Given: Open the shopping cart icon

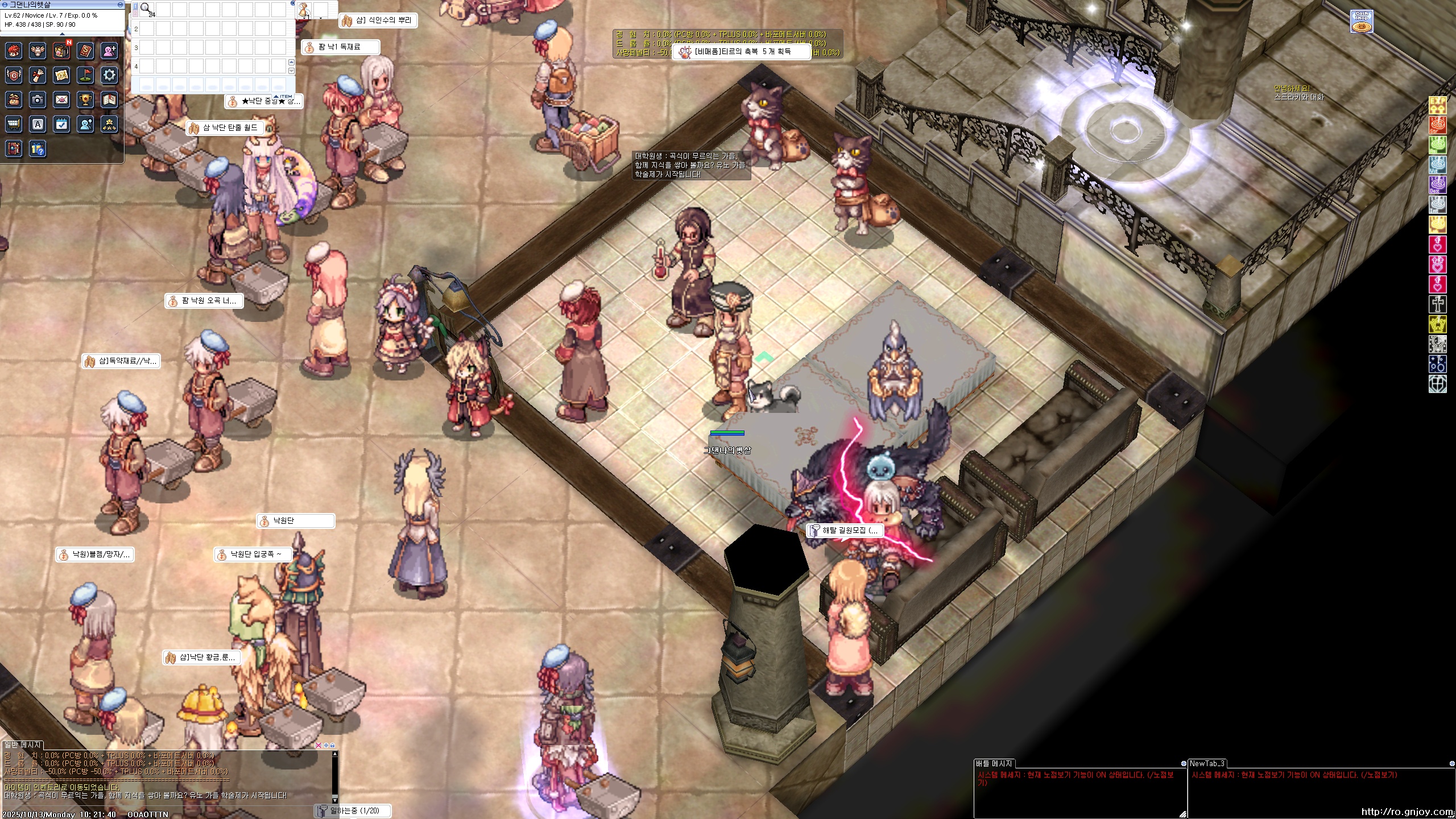Looking at the screenshot, I should 14,124.
